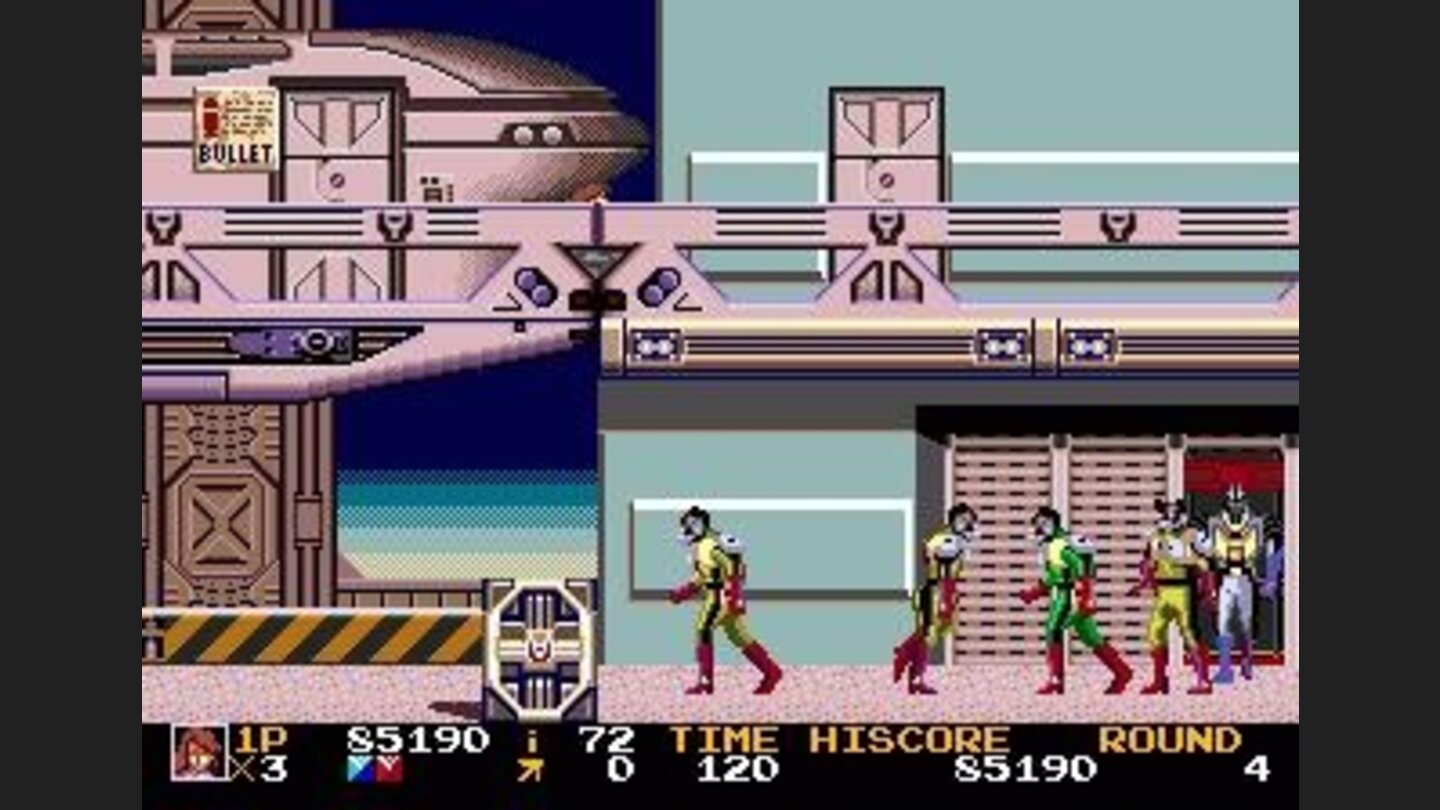
Task: Click the silver robot enemy by the doorway
Action: point(1235,570)
